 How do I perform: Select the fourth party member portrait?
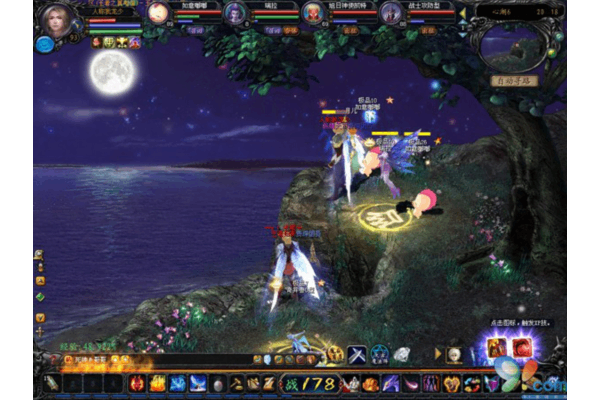coord(391,13)
